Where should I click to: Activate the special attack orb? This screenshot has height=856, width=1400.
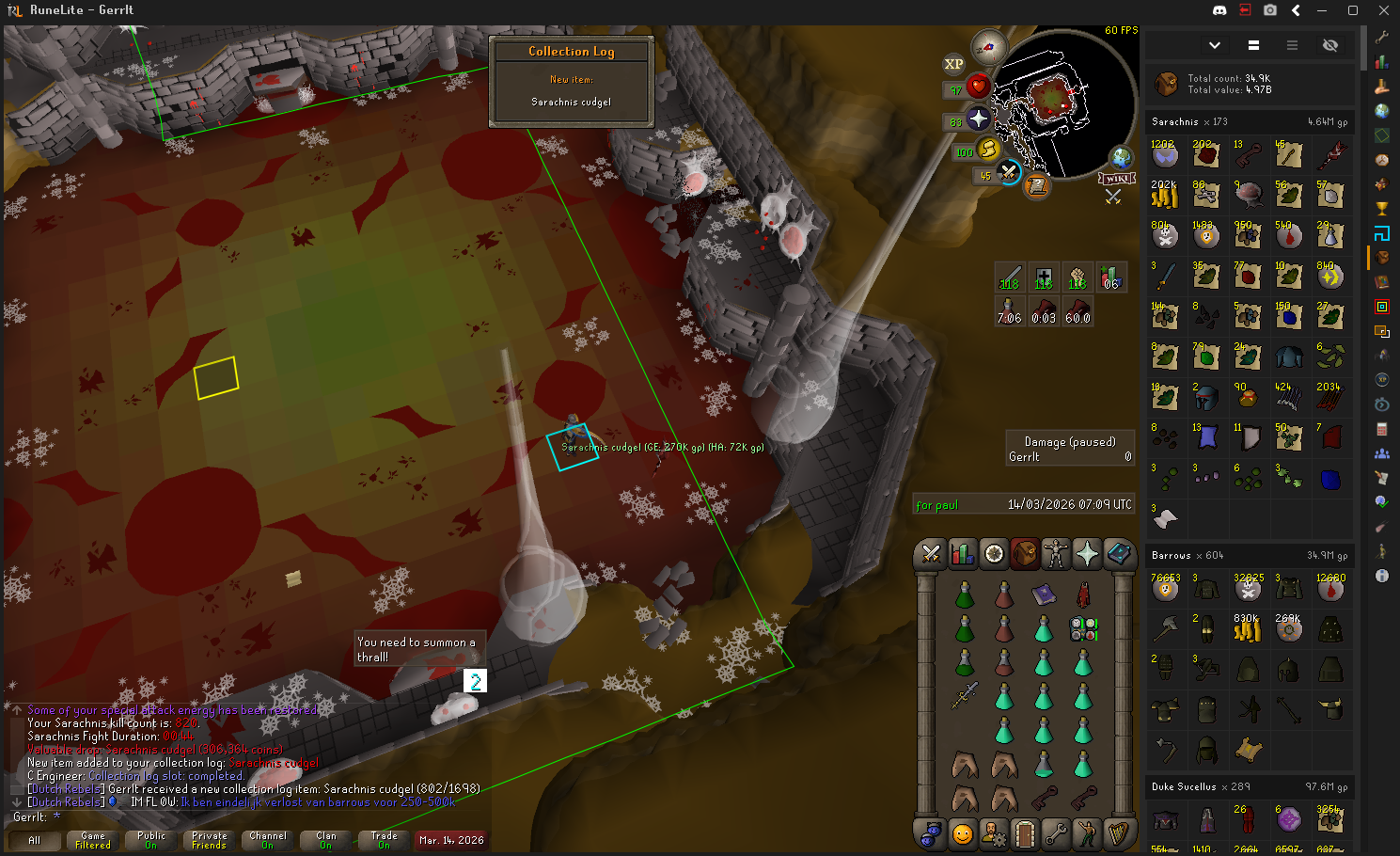tap(1008, 172)
